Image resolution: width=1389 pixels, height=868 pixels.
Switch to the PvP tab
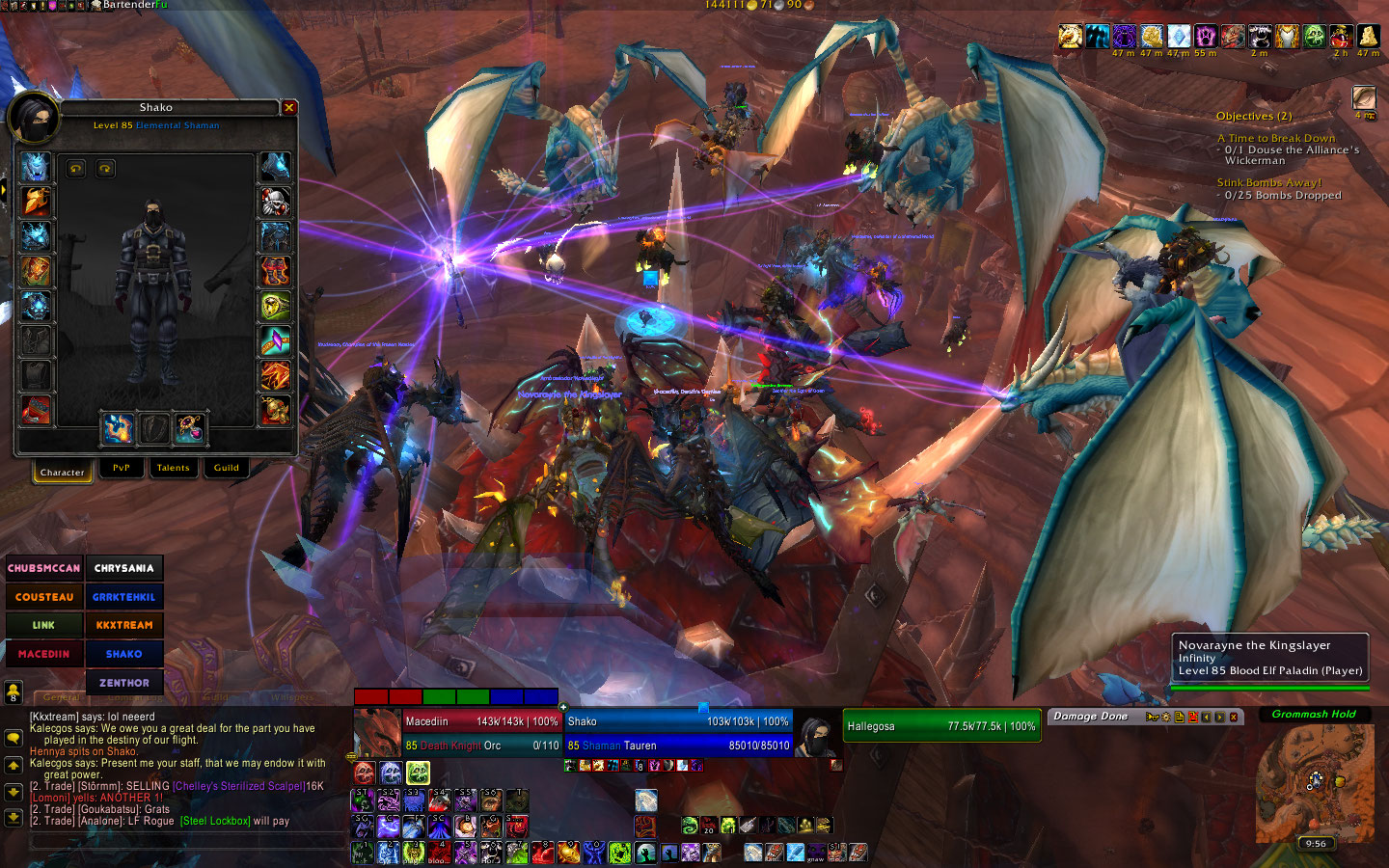tap(122, 468)
